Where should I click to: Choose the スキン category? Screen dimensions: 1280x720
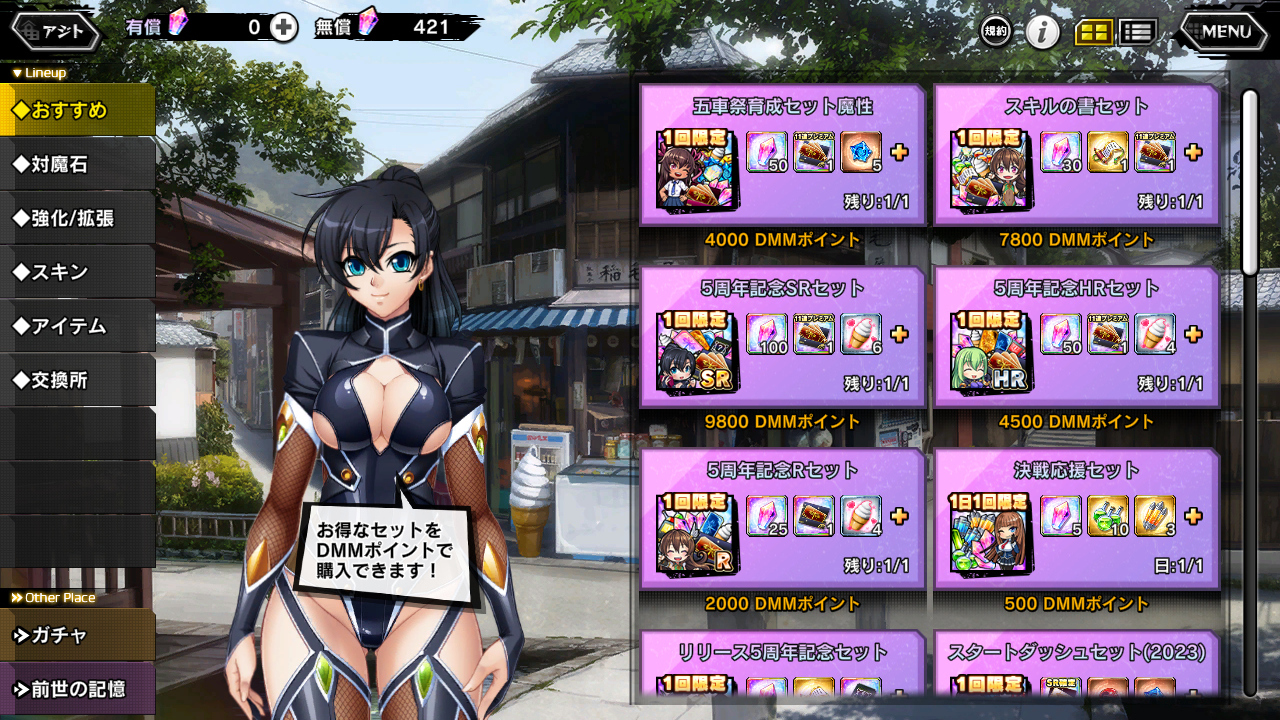tap(77, 272)
